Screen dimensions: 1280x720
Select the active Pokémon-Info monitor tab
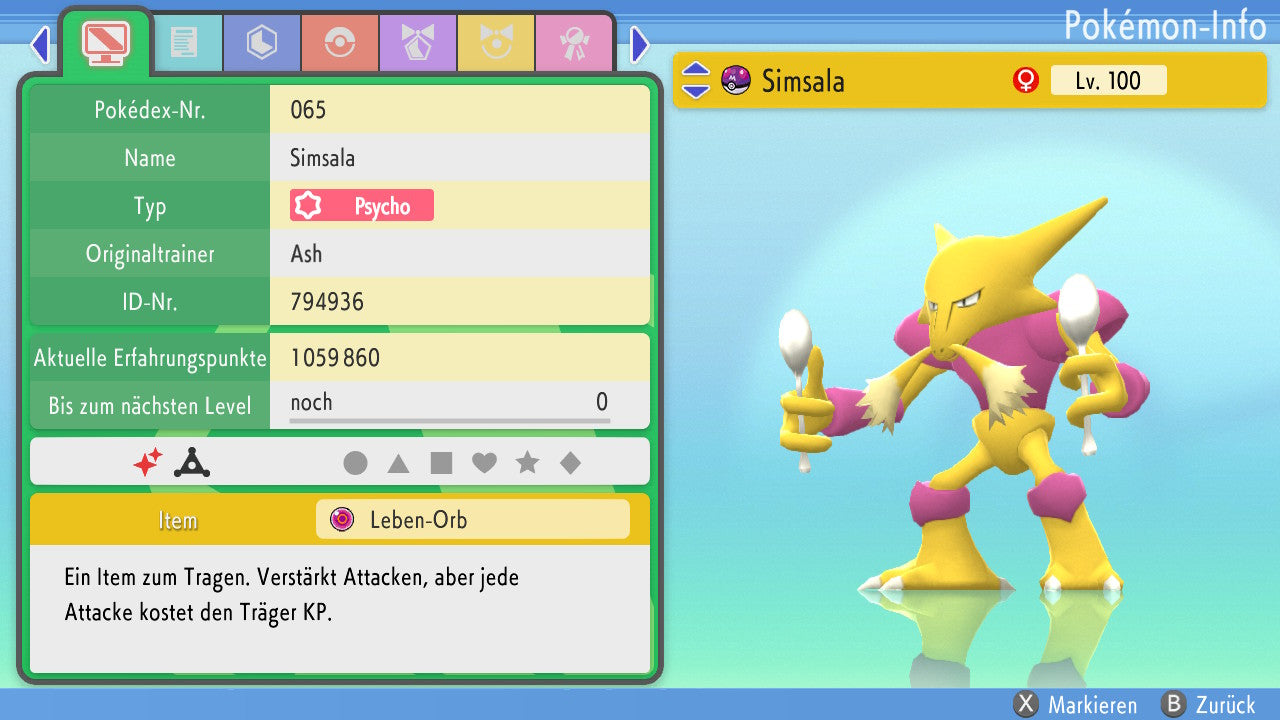point(105,43)
